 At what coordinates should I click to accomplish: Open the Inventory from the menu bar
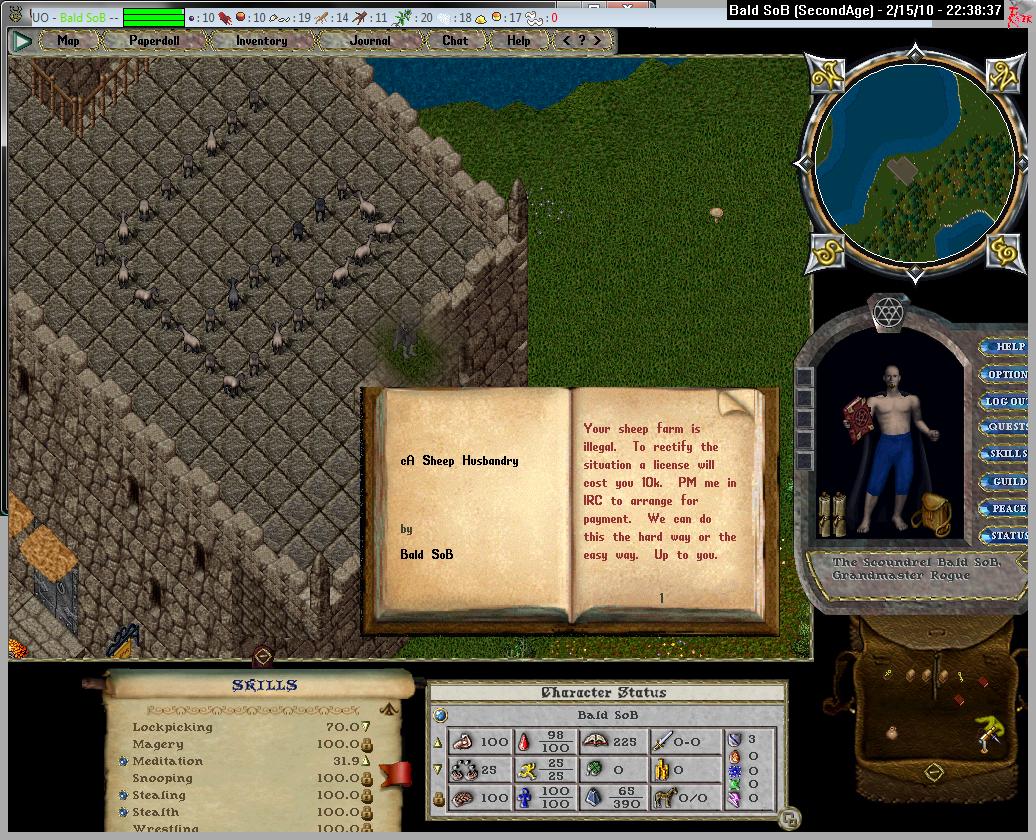click(x=261, y=41)
